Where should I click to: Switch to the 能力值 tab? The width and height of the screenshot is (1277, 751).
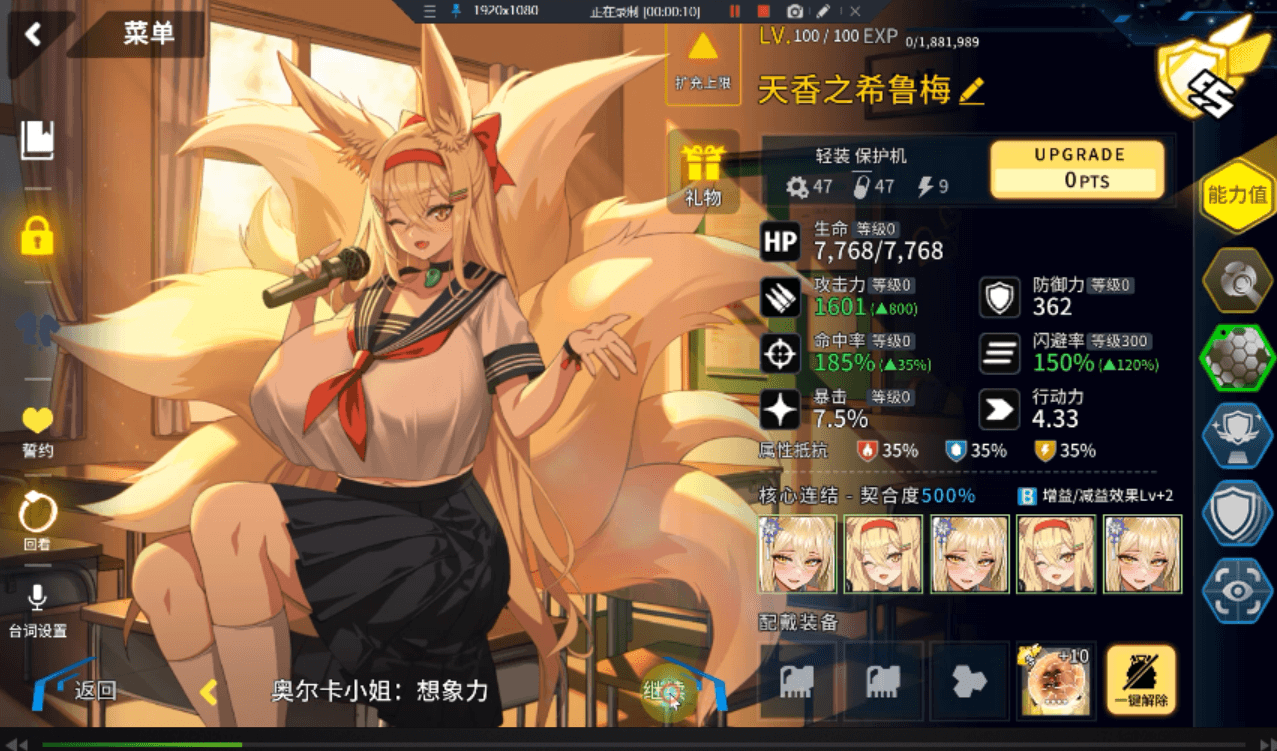click(x=1238, y=195)
